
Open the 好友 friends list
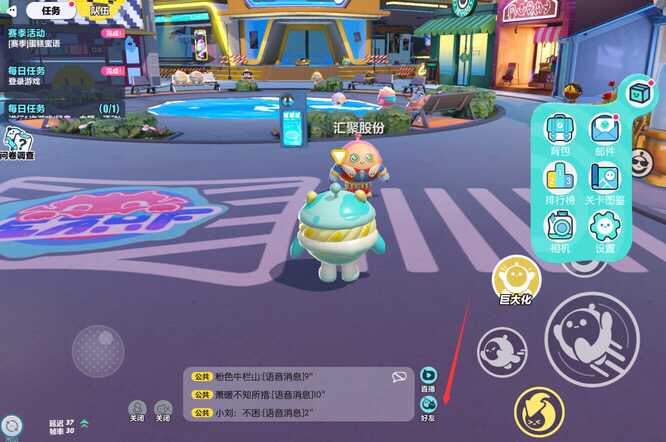[x=428, y=407]
